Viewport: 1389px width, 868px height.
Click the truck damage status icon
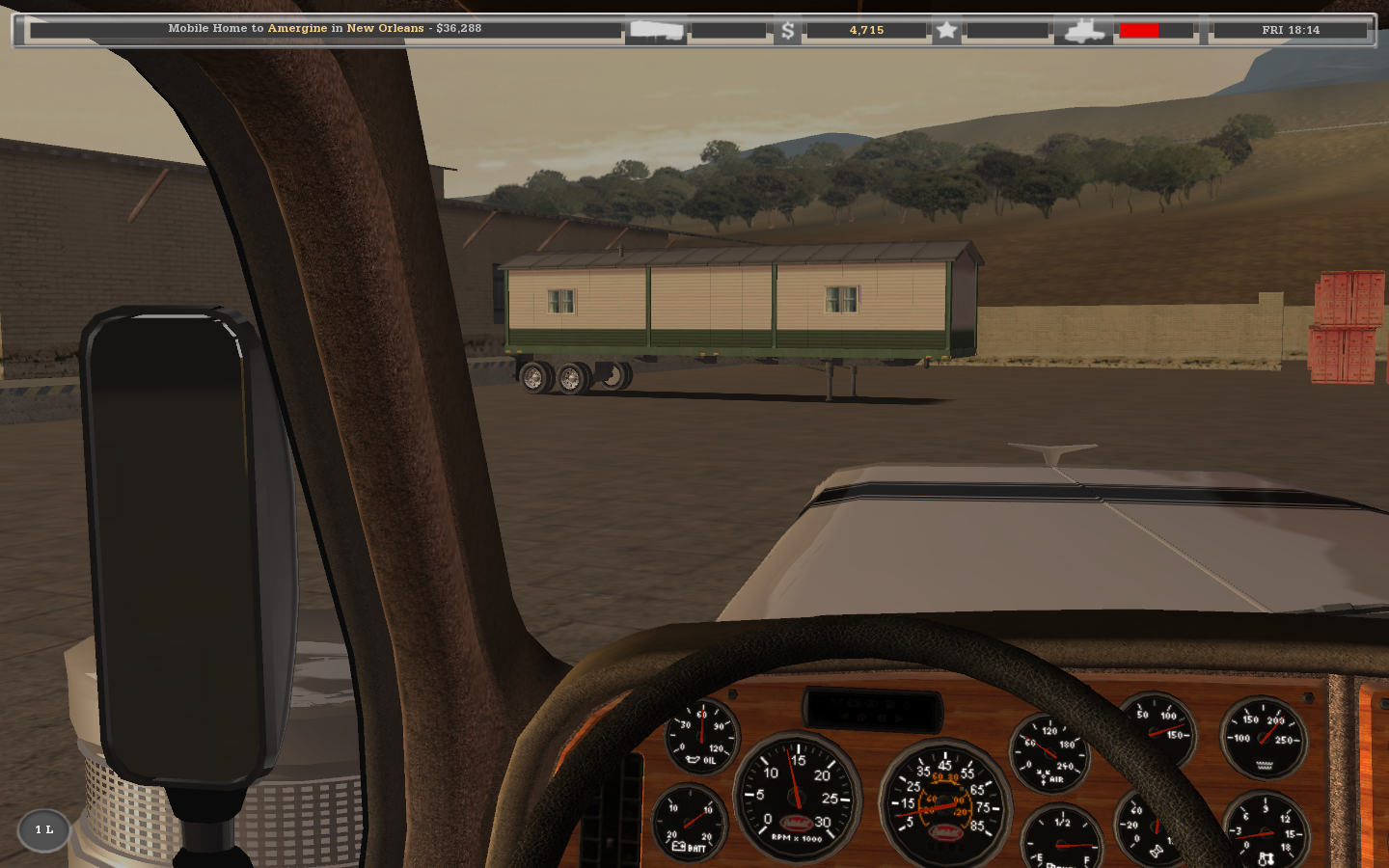pyautogui.click(x=1083, y=31)
